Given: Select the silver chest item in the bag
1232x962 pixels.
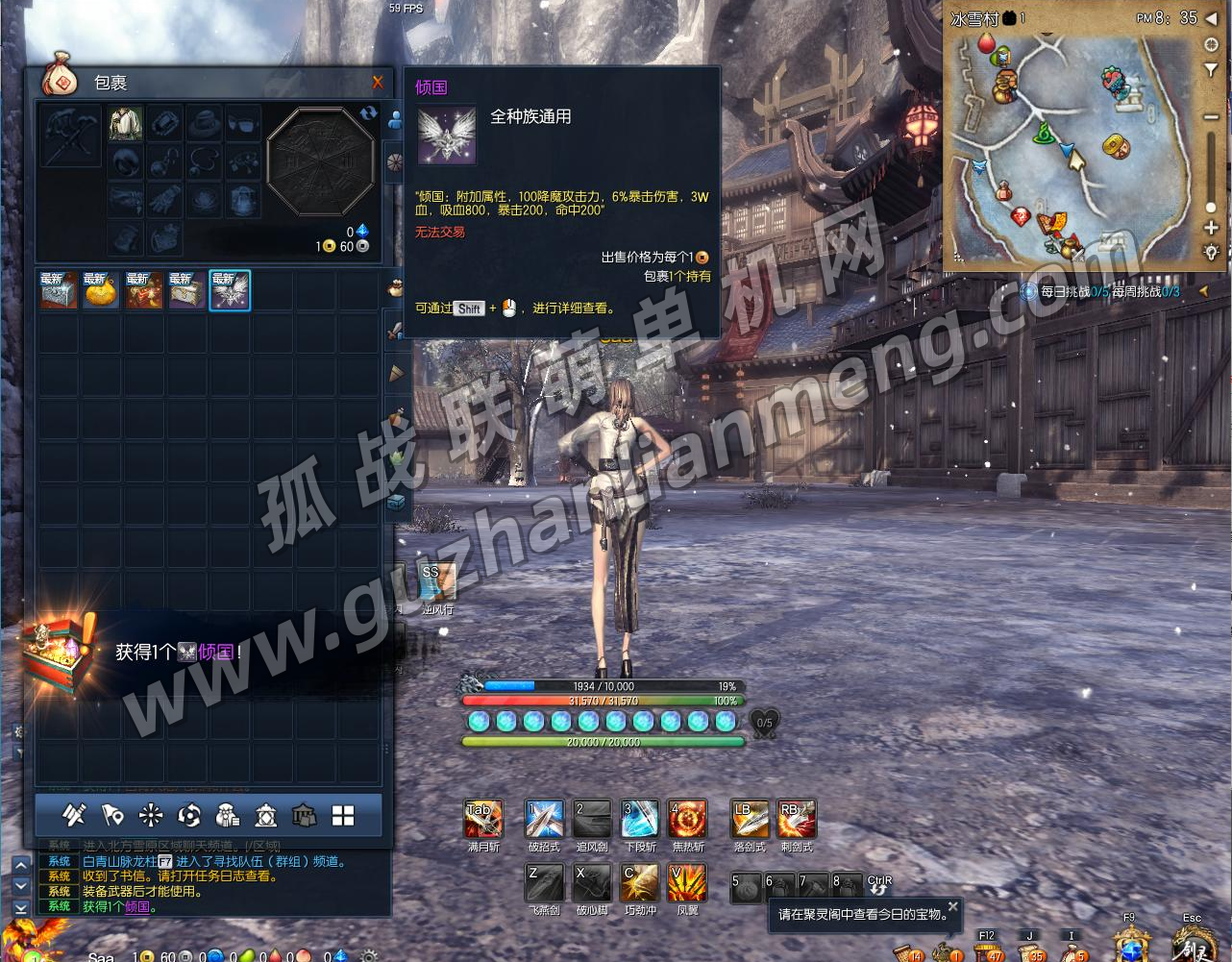Looking at the screenshot, I should pos(58,290).
